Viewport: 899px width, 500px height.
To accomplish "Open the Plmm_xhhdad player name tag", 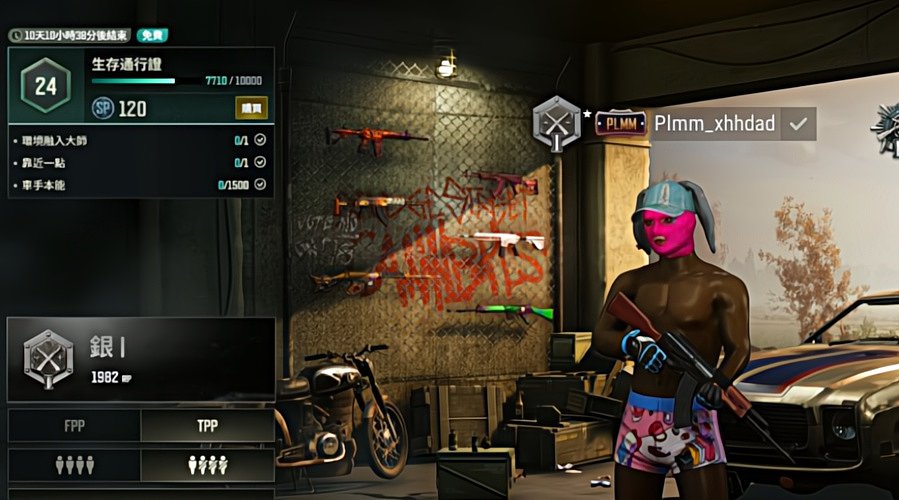I will 714,124.
